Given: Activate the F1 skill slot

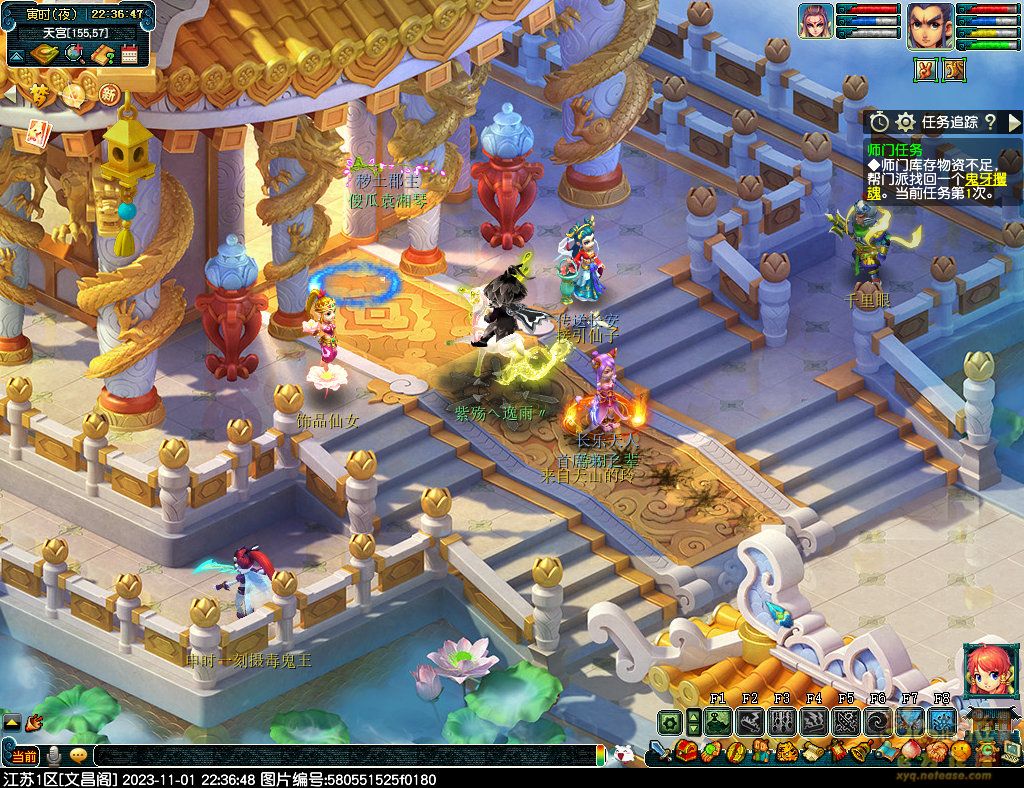Looking at the screenshot, I should pos(717,721).
